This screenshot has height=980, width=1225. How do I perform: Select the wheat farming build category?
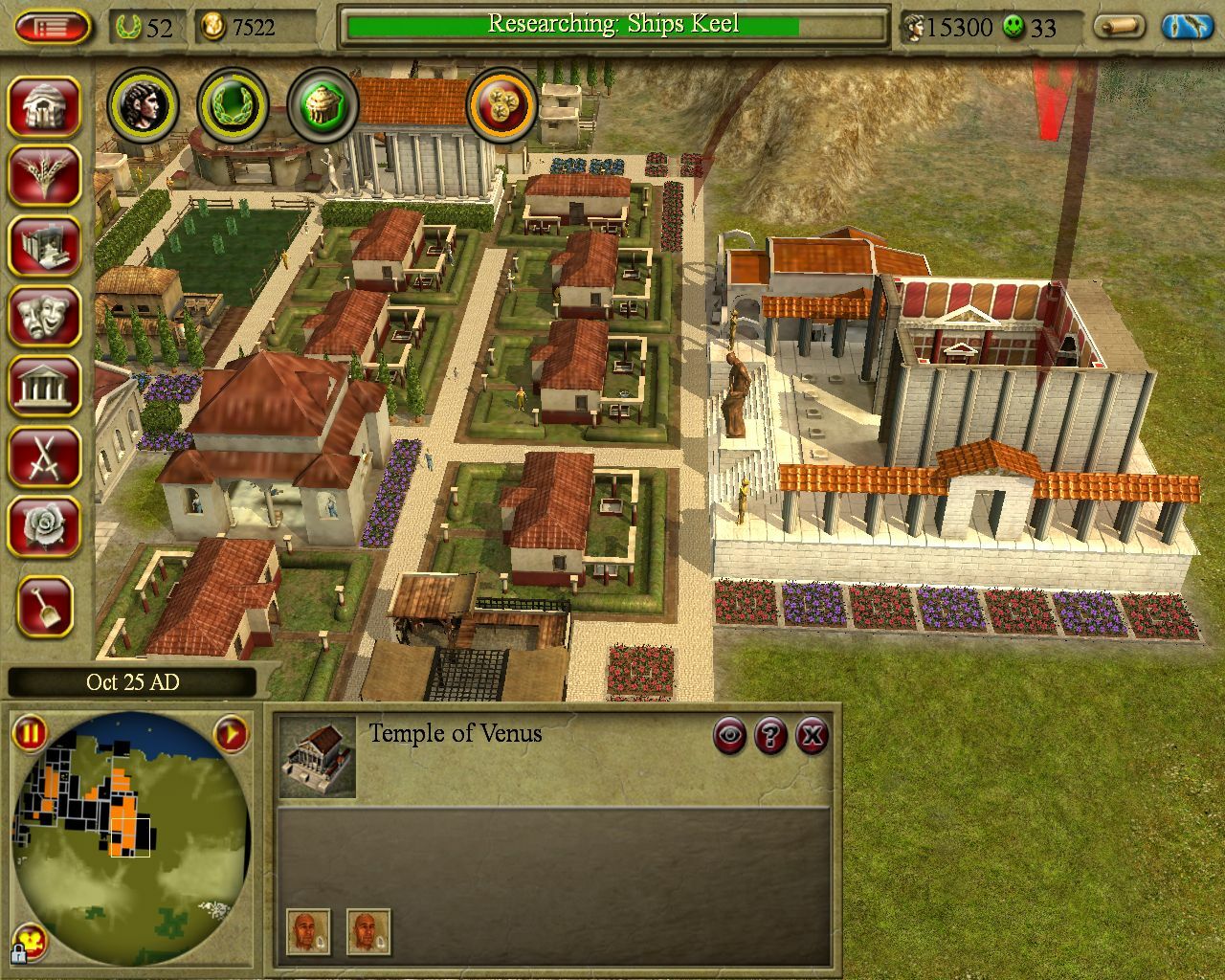[x=44, y=175]
